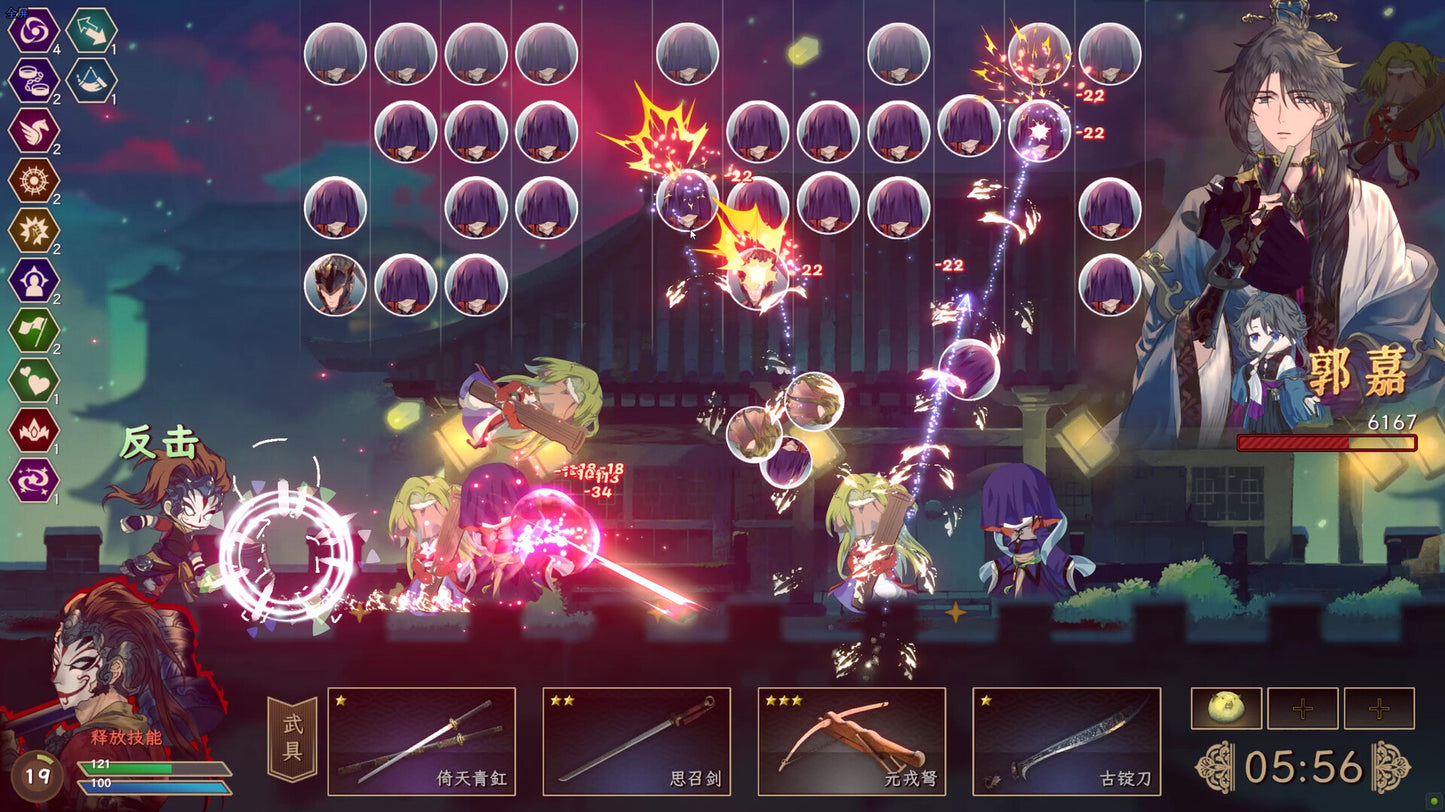
Task: Click the 元戎弩 crossbow weapon card
Action: tap(852, 740)
